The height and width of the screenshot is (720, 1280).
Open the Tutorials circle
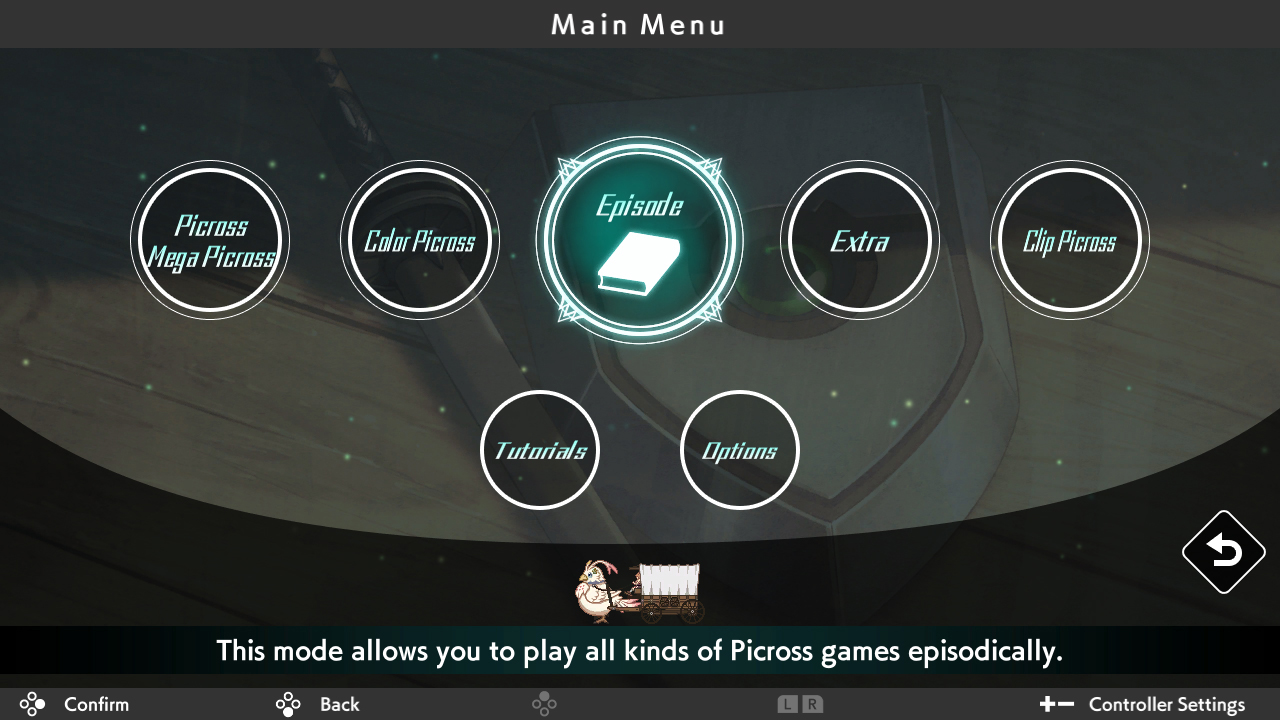pyautogui.click(x=540, y=449)
